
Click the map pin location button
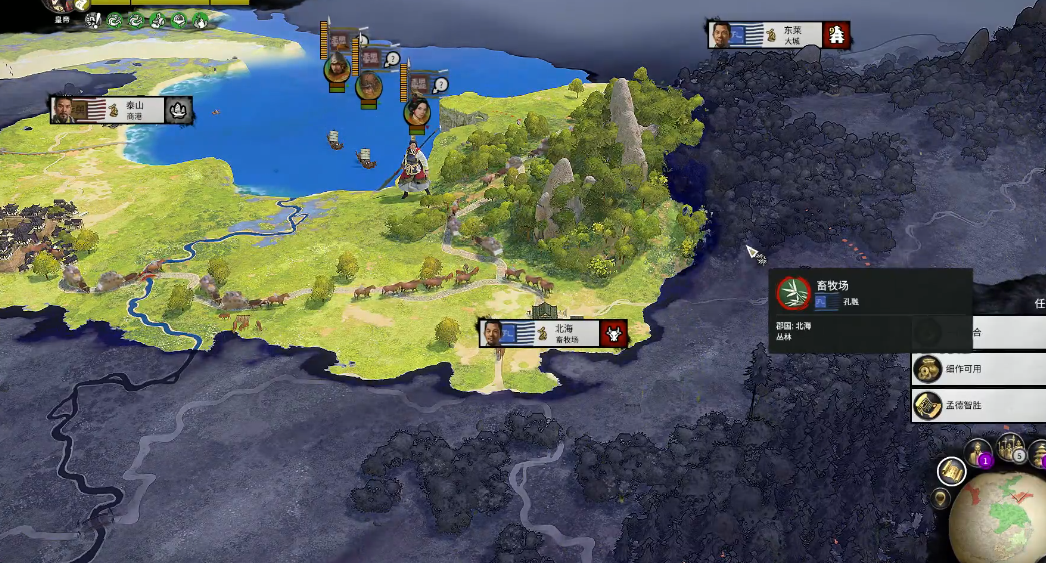click(x=940, y=496)
